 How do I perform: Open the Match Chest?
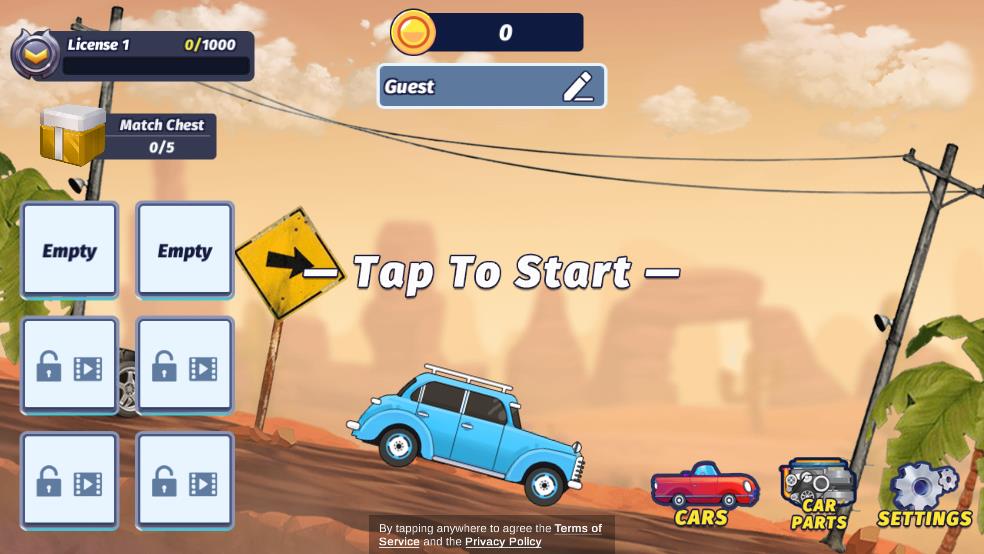[x=73, y=136]
